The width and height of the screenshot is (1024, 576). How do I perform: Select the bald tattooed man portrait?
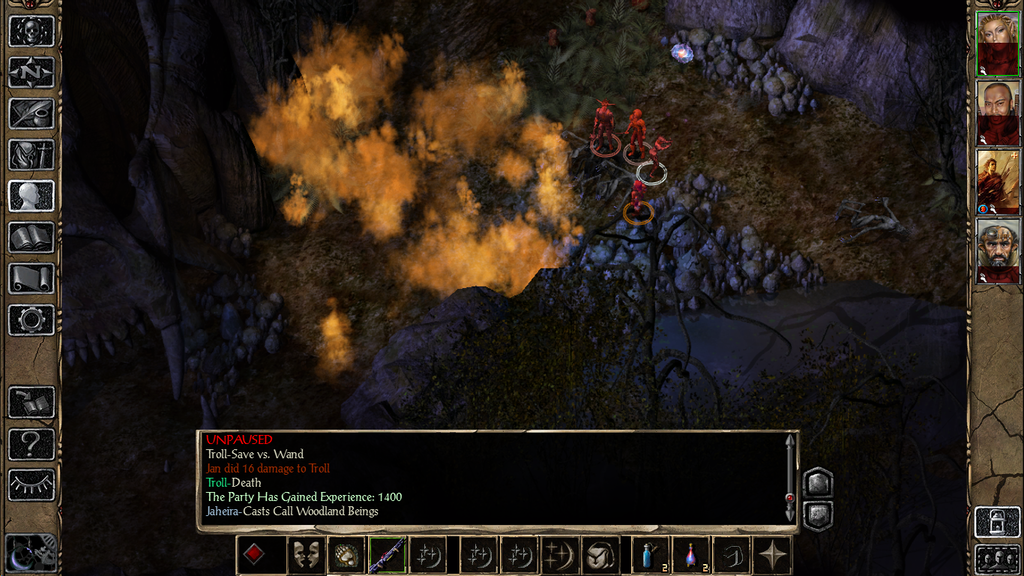click(997, 112)
